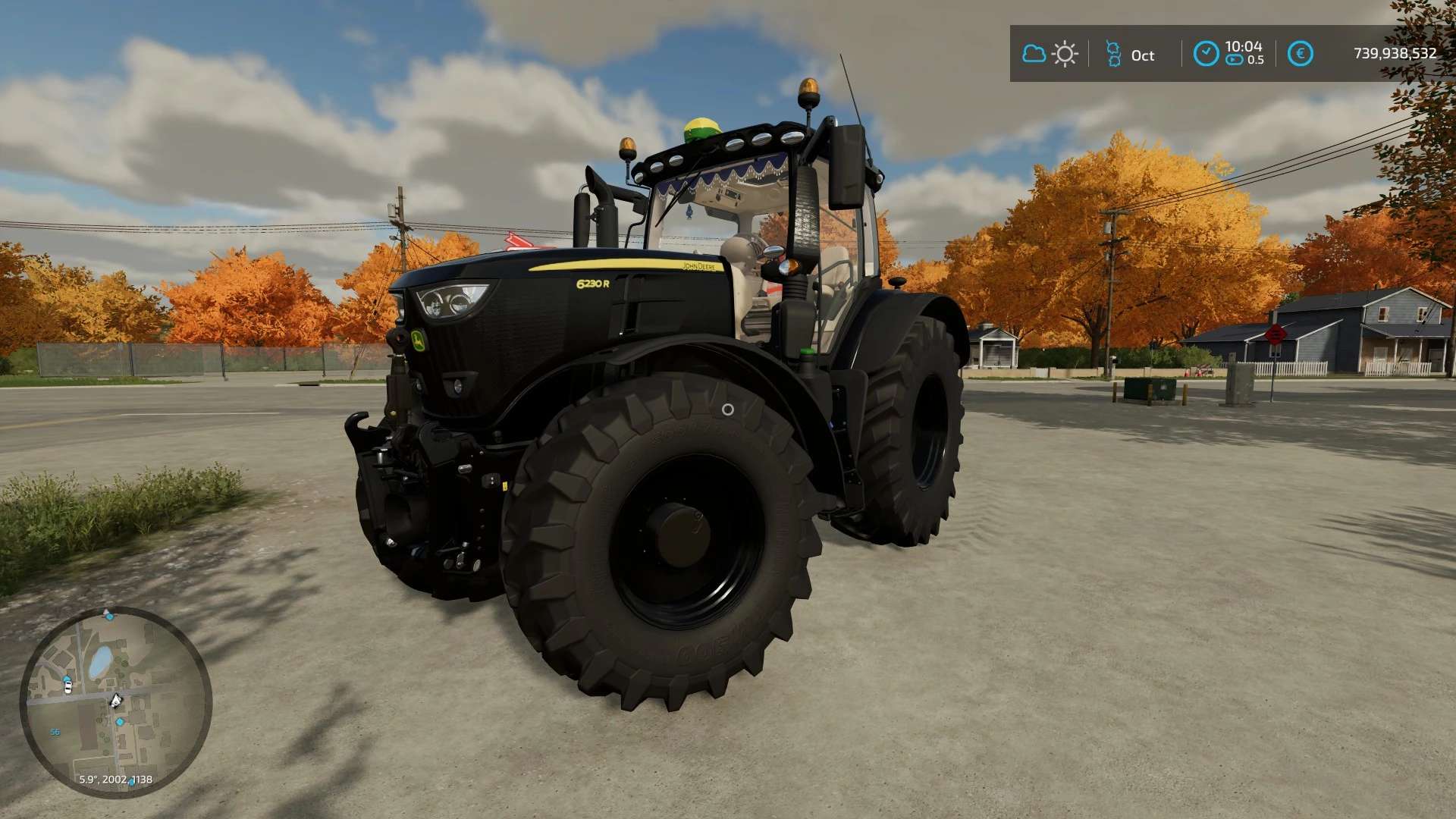Click the circular minimap
The image size is (1456, 819).
click(115, 701)
